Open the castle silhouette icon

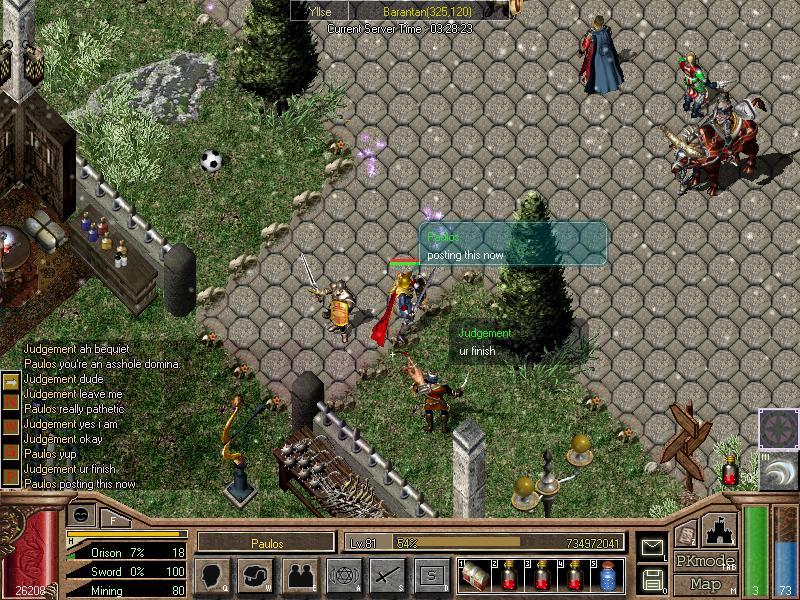[721, 530]
